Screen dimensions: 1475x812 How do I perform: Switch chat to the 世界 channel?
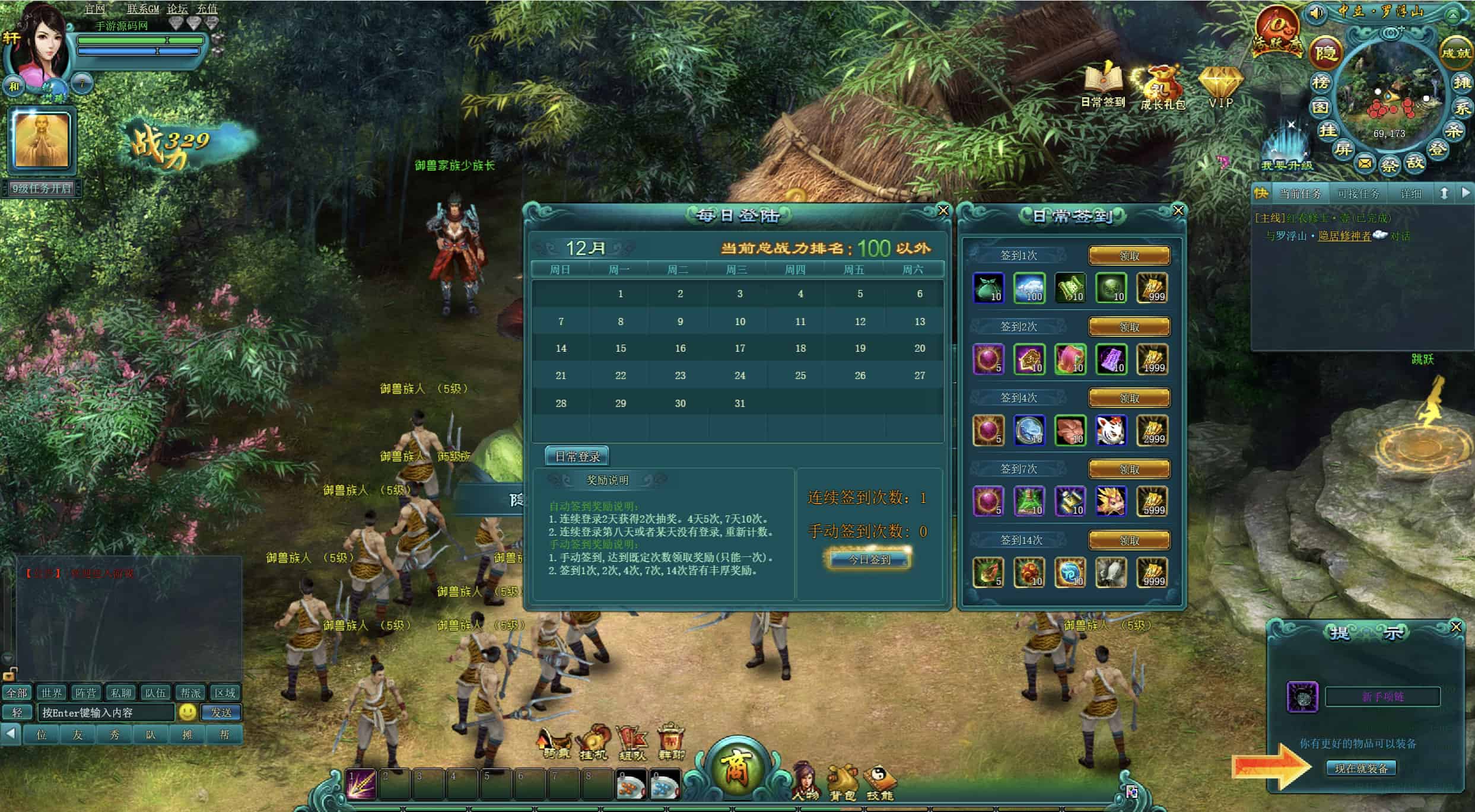[51, 693]
